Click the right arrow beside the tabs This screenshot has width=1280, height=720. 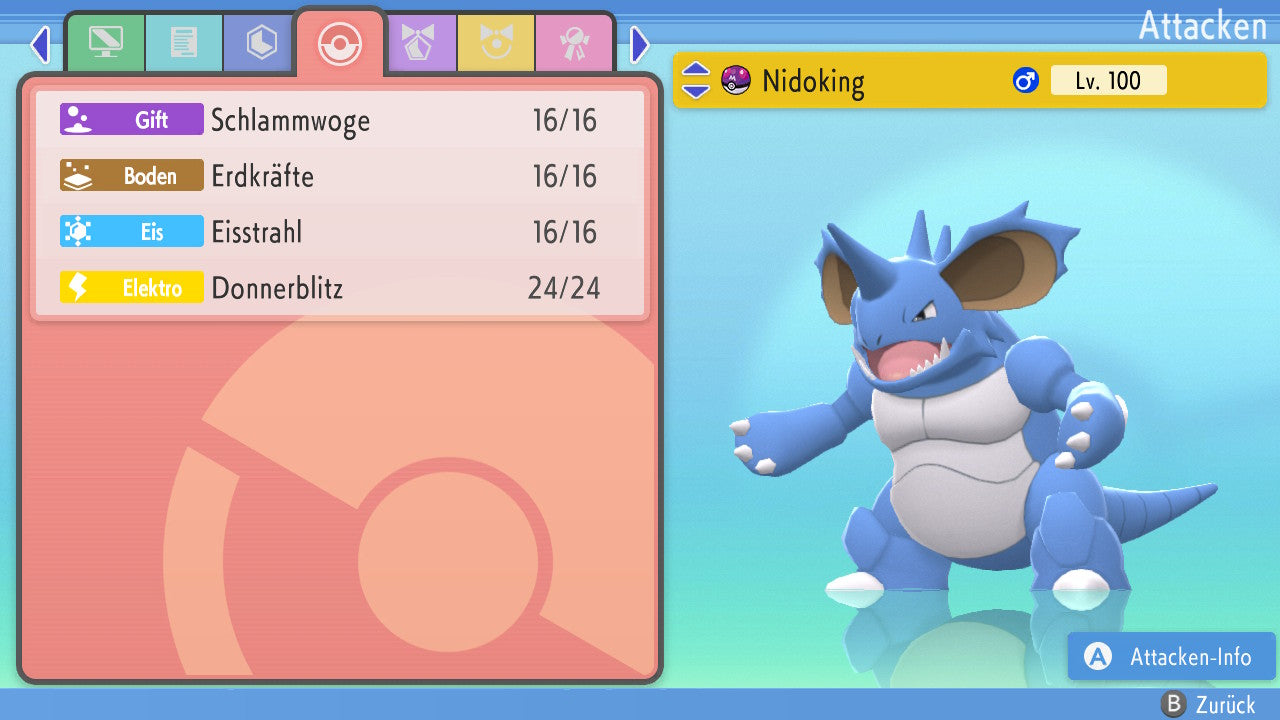point(640,44)
